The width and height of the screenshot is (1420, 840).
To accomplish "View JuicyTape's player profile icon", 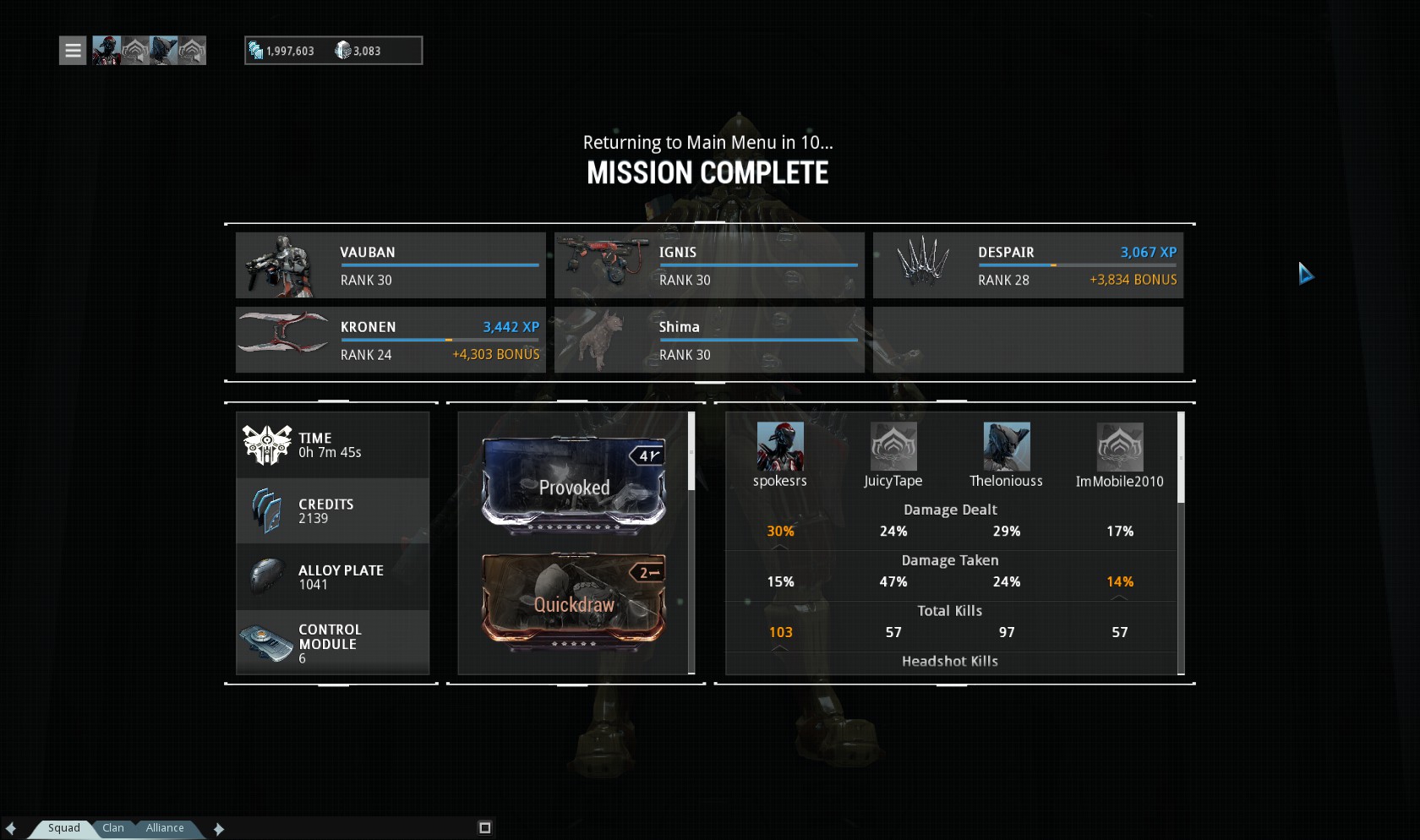I will (893, 446).
